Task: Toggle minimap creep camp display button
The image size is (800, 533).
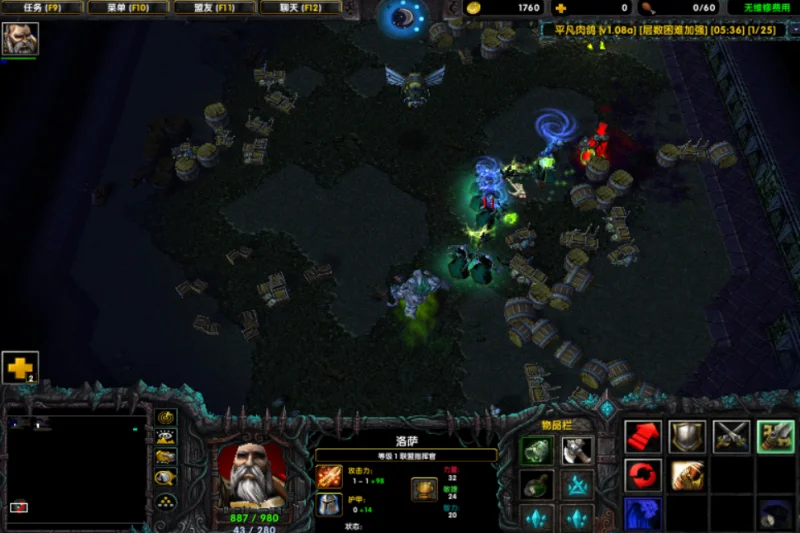Action: [x=166, y=477]
